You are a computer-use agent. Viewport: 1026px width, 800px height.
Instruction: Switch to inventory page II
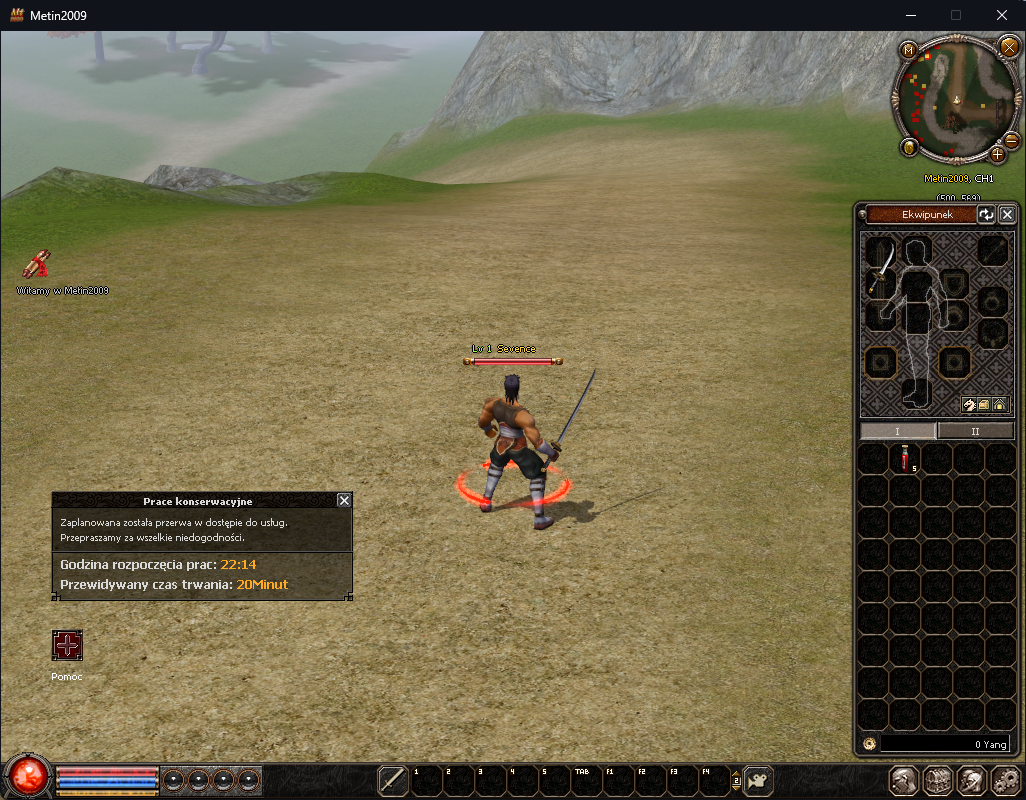pyautogui.click(x=975, y=431)
